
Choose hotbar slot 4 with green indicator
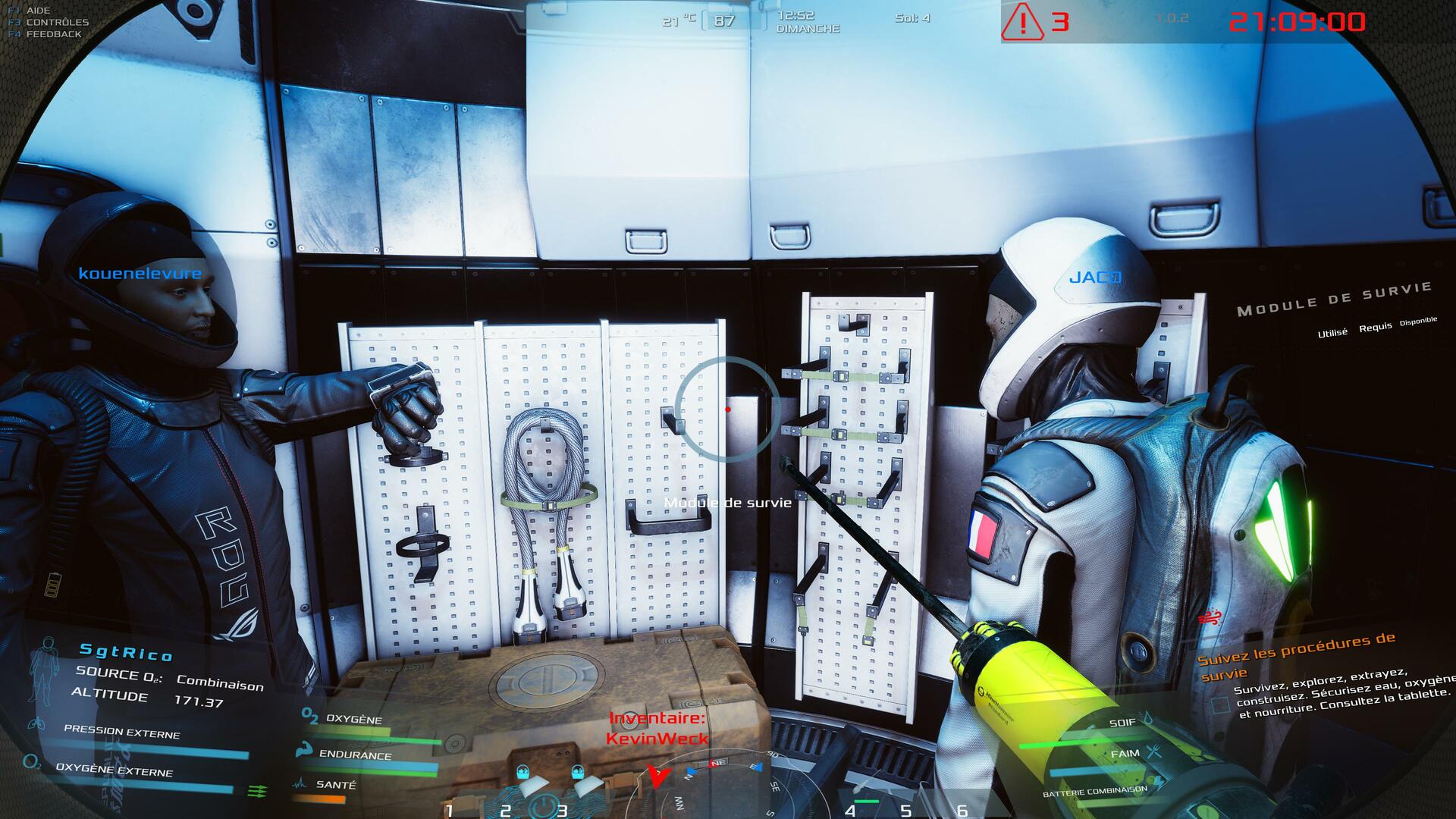tap(850, 810)
